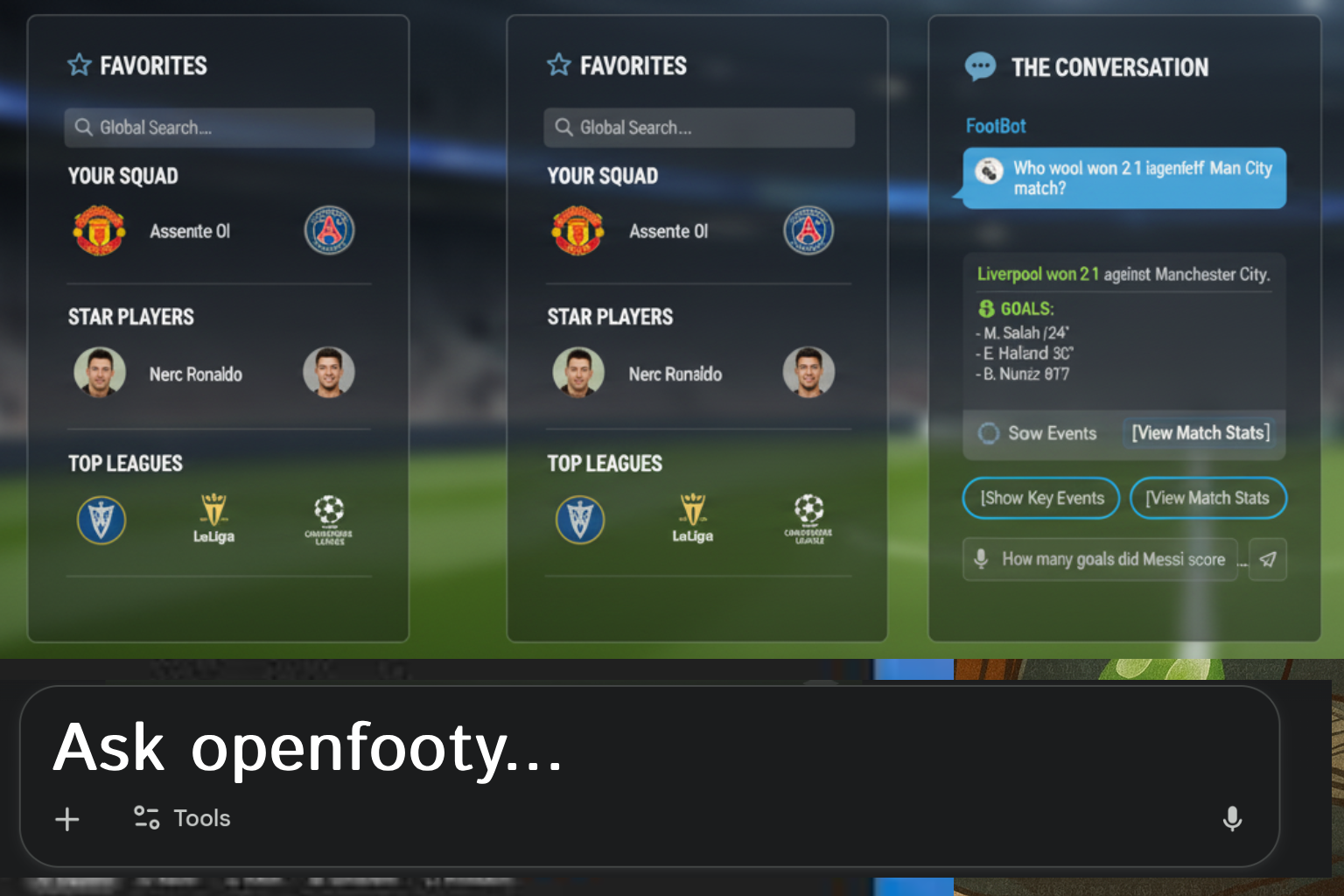Select the Manchester United crest in Your Squad
Image resolution: width=1344 pixels, height=896 pixels.
100,230
